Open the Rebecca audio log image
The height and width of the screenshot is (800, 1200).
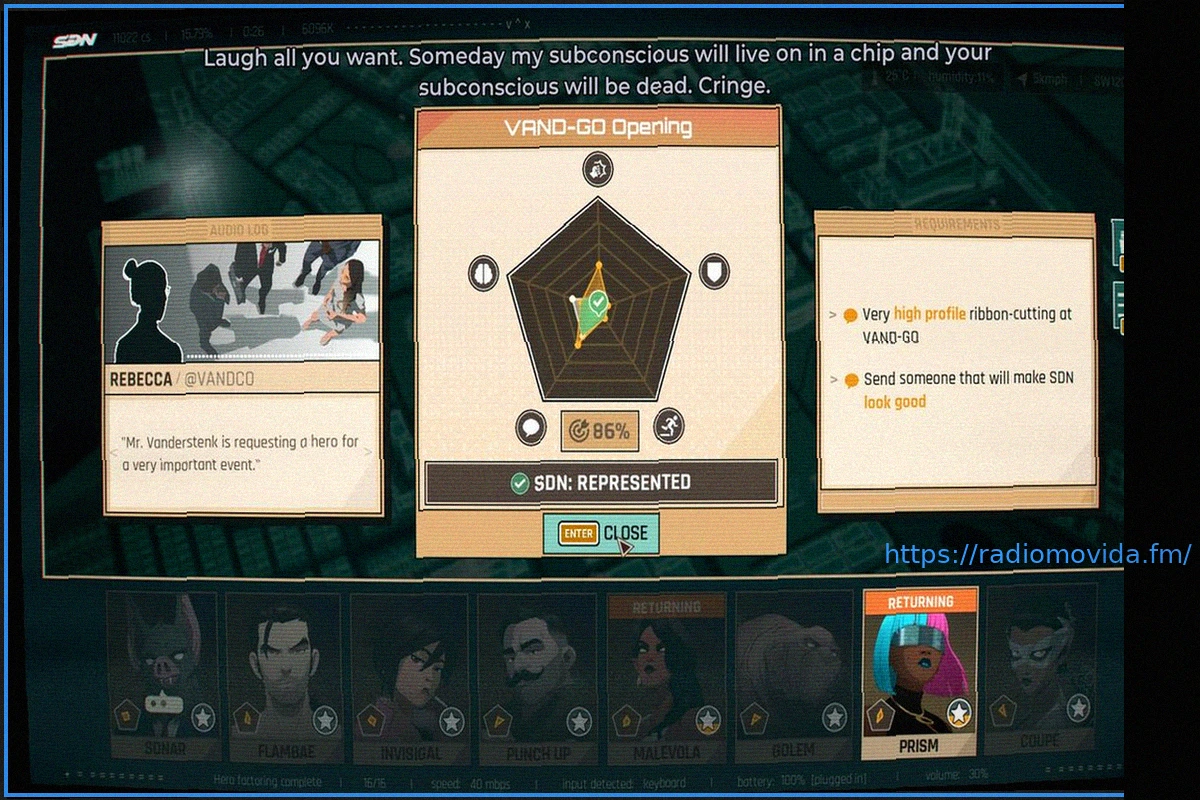pyautogui.click(x=242, y=301)
